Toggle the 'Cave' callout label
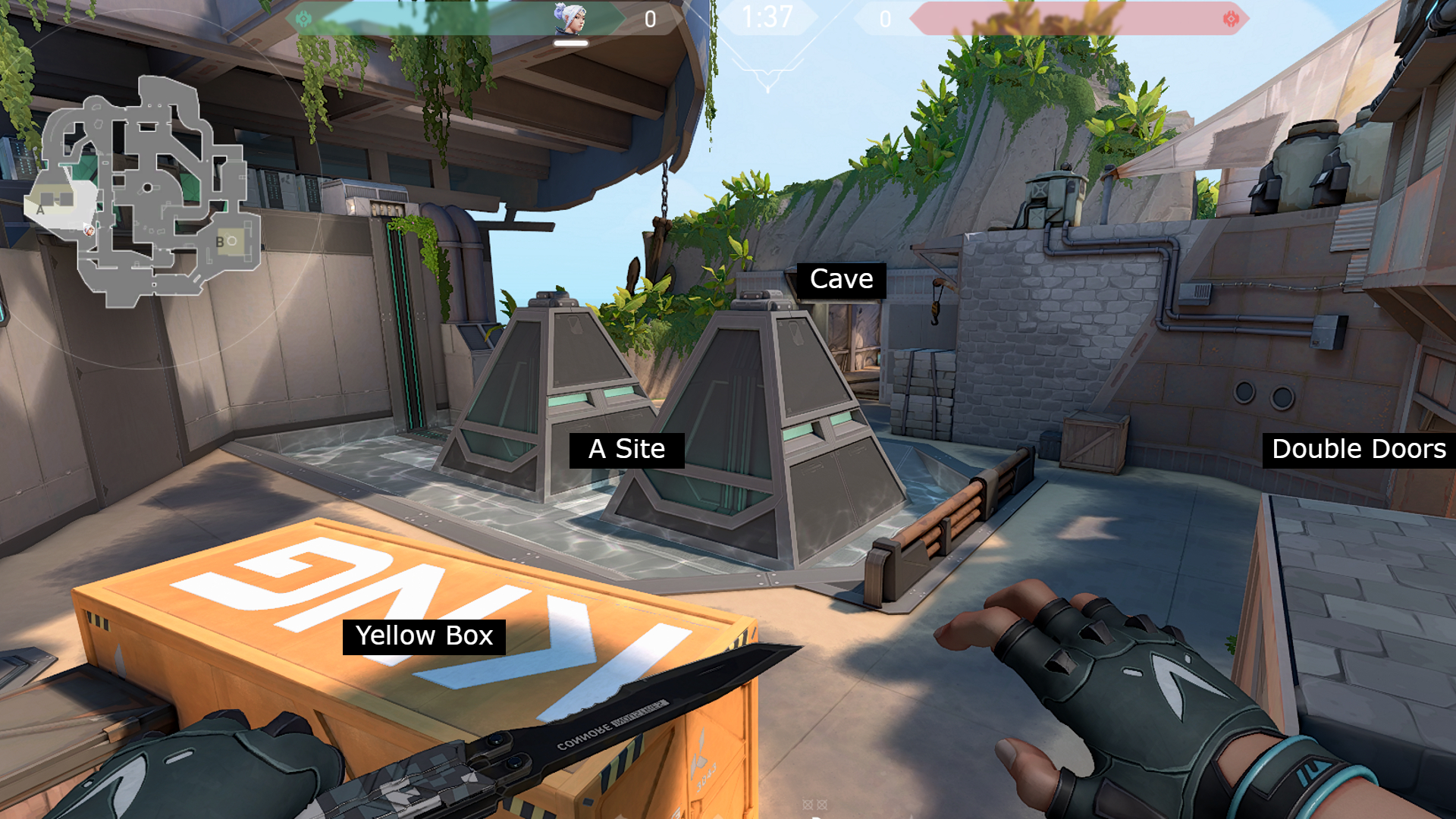 (840, 279)
